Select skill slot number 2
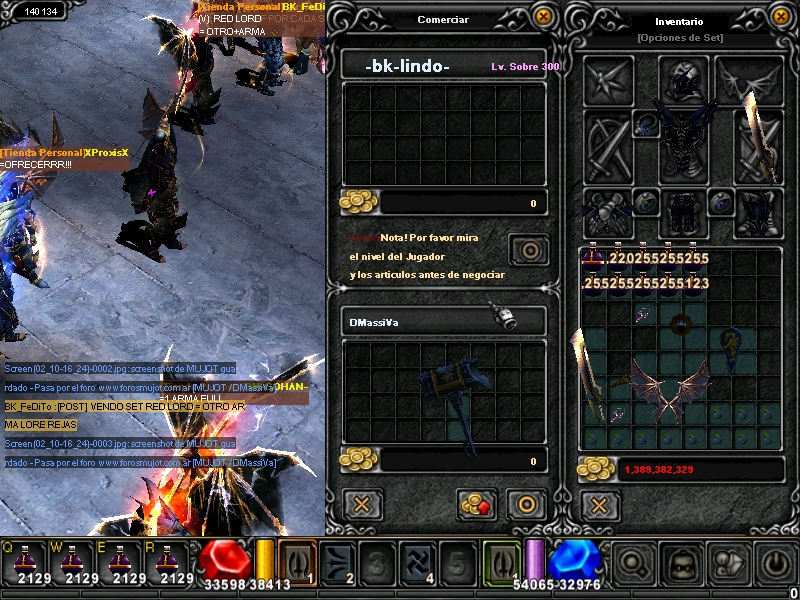 pos(341,564)
